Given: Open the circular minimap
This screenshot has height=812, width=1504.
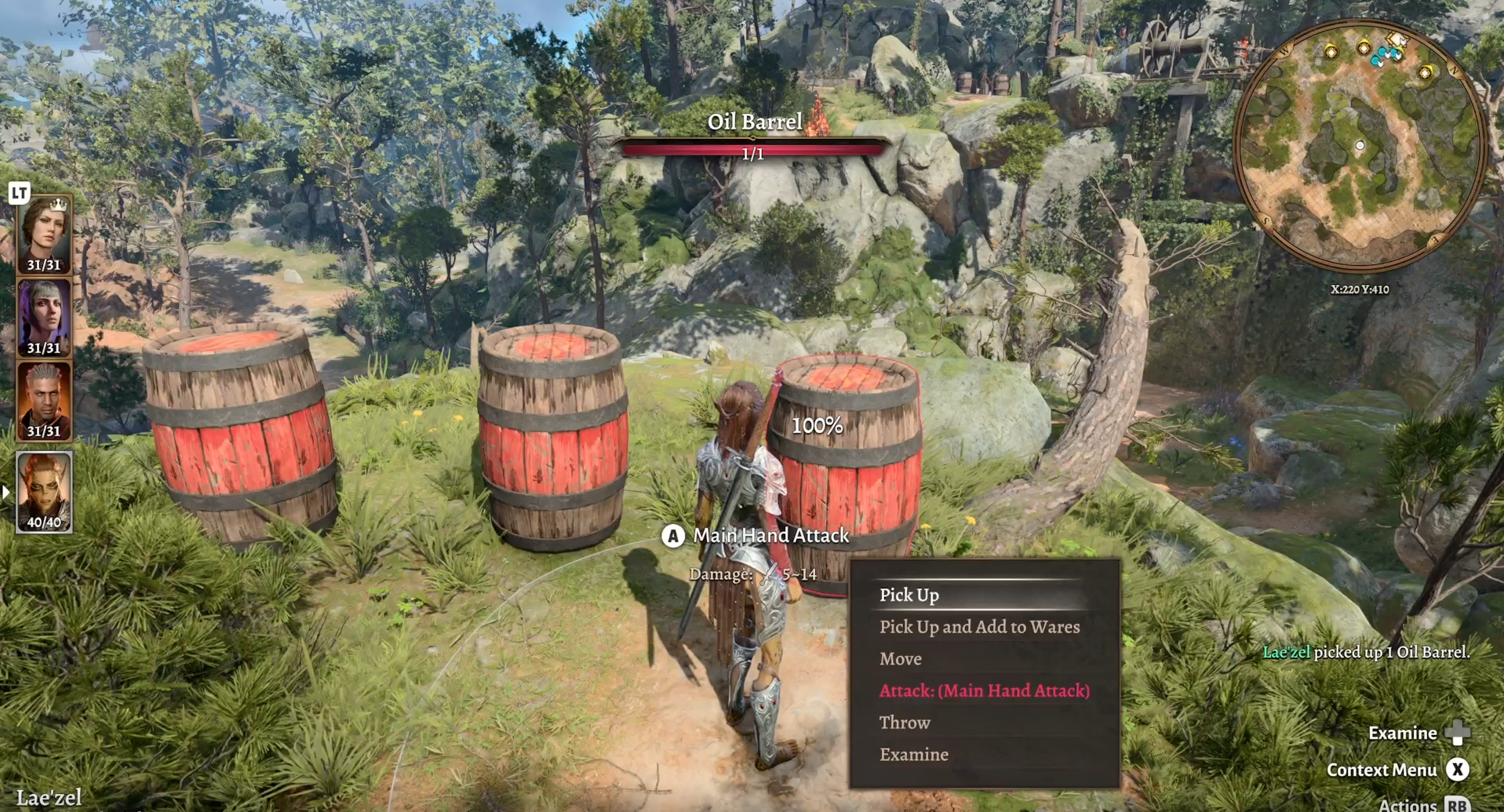Looking at the screenshot, I should tap(1360, 147).
